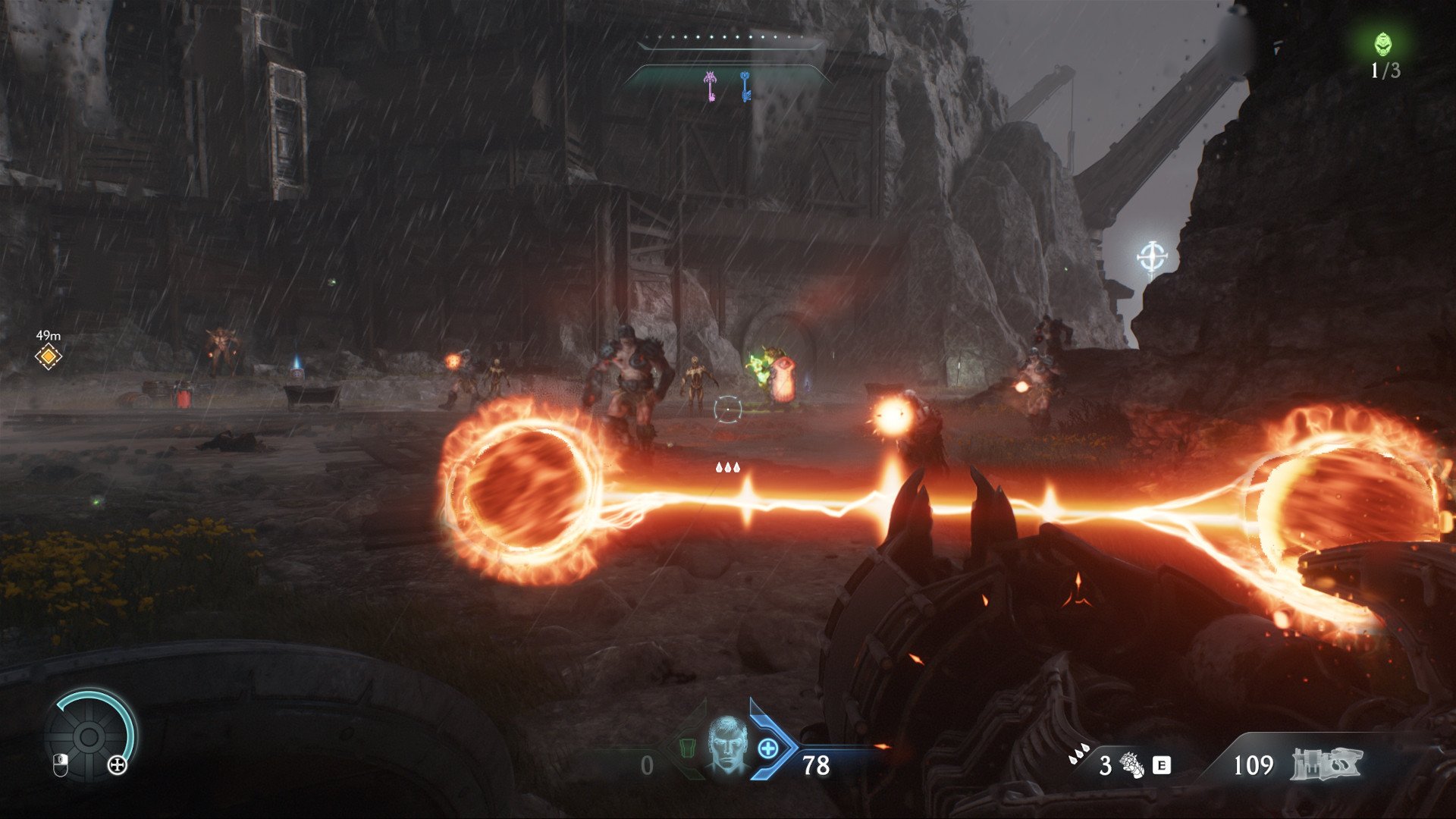The width and height of the screenshot is (1456, 819).
Task: Select the glowing white waypoint marker
Action: 1152,257
